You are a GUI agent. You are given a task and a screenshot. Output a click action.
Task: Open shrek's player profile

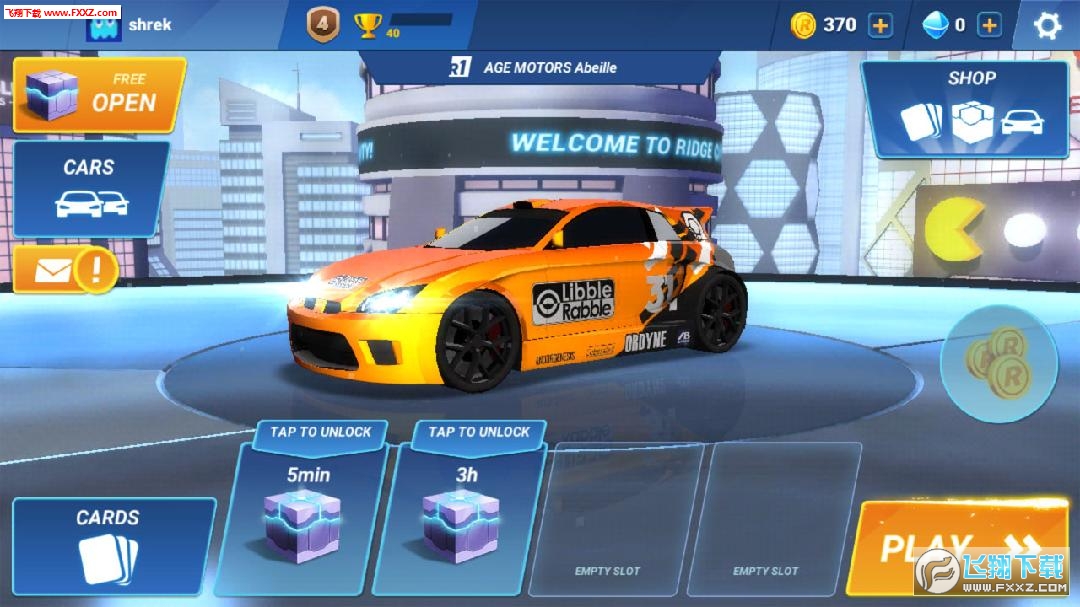(130, 25)
